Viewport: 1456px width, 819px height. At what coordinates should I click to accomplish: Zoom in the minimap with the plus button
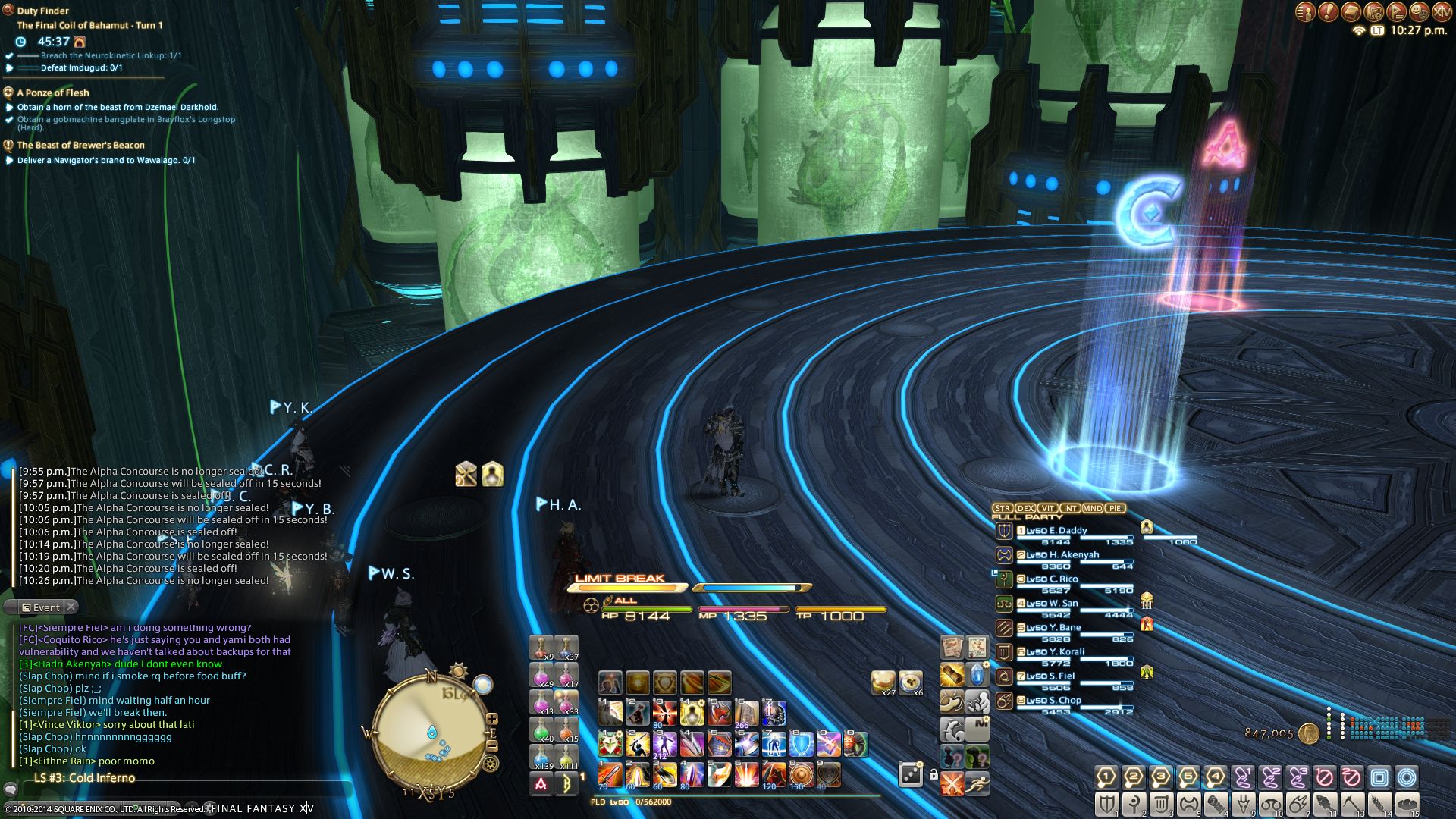492,718
